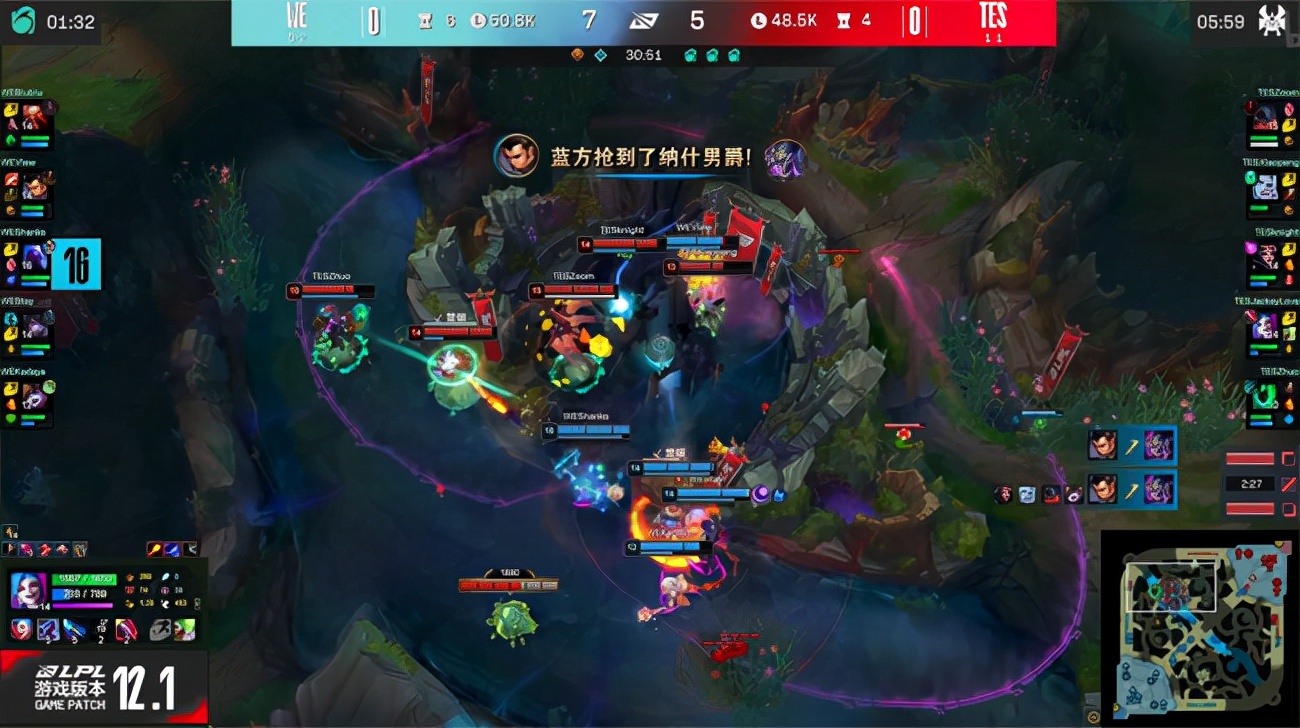Click the Darius icon next to the Baron banner text

(x=517, y=156)
